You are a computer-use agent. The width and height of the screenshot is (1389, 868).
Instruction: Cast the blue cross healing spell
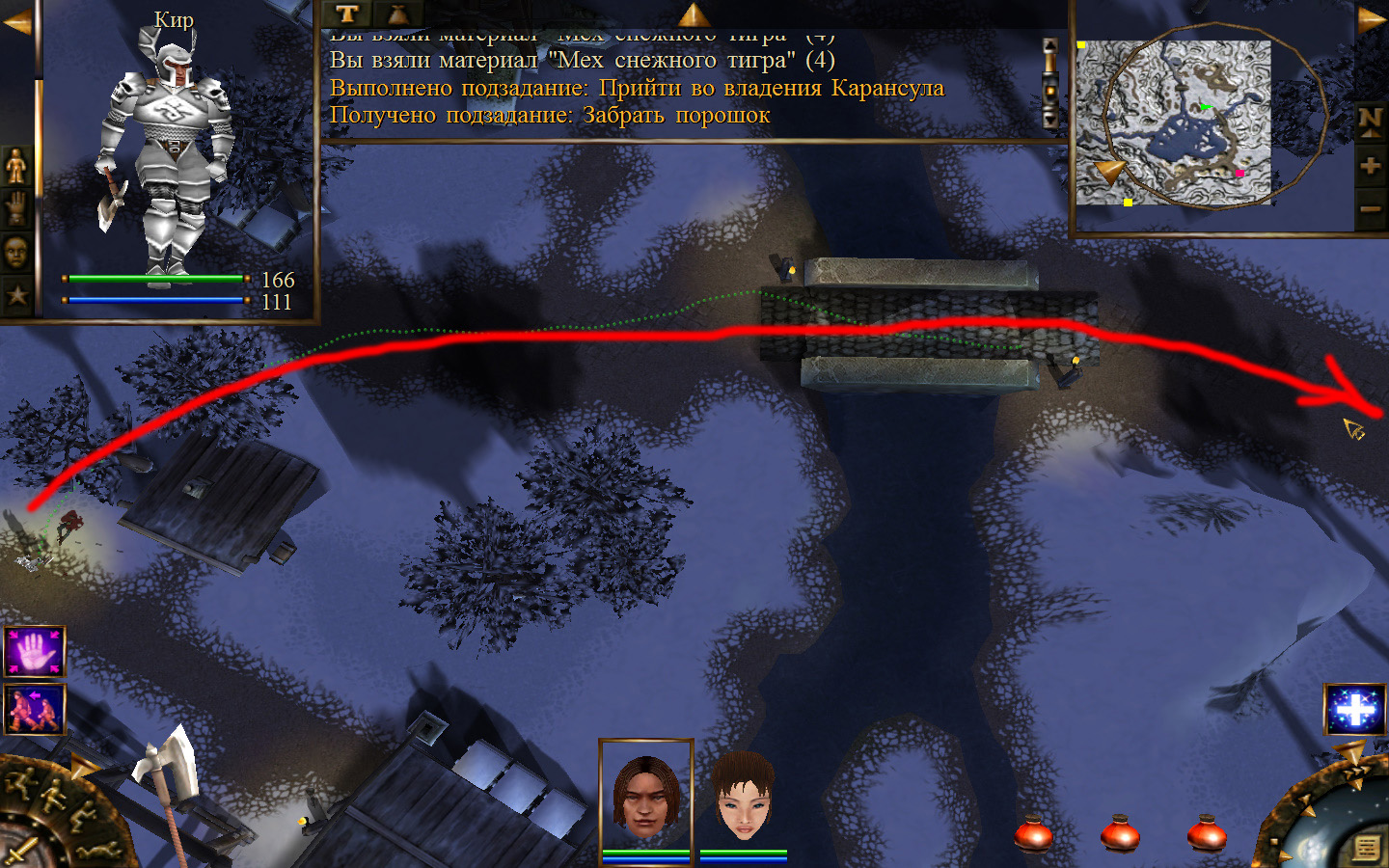pyautogui.click(x=1355, y=709)
